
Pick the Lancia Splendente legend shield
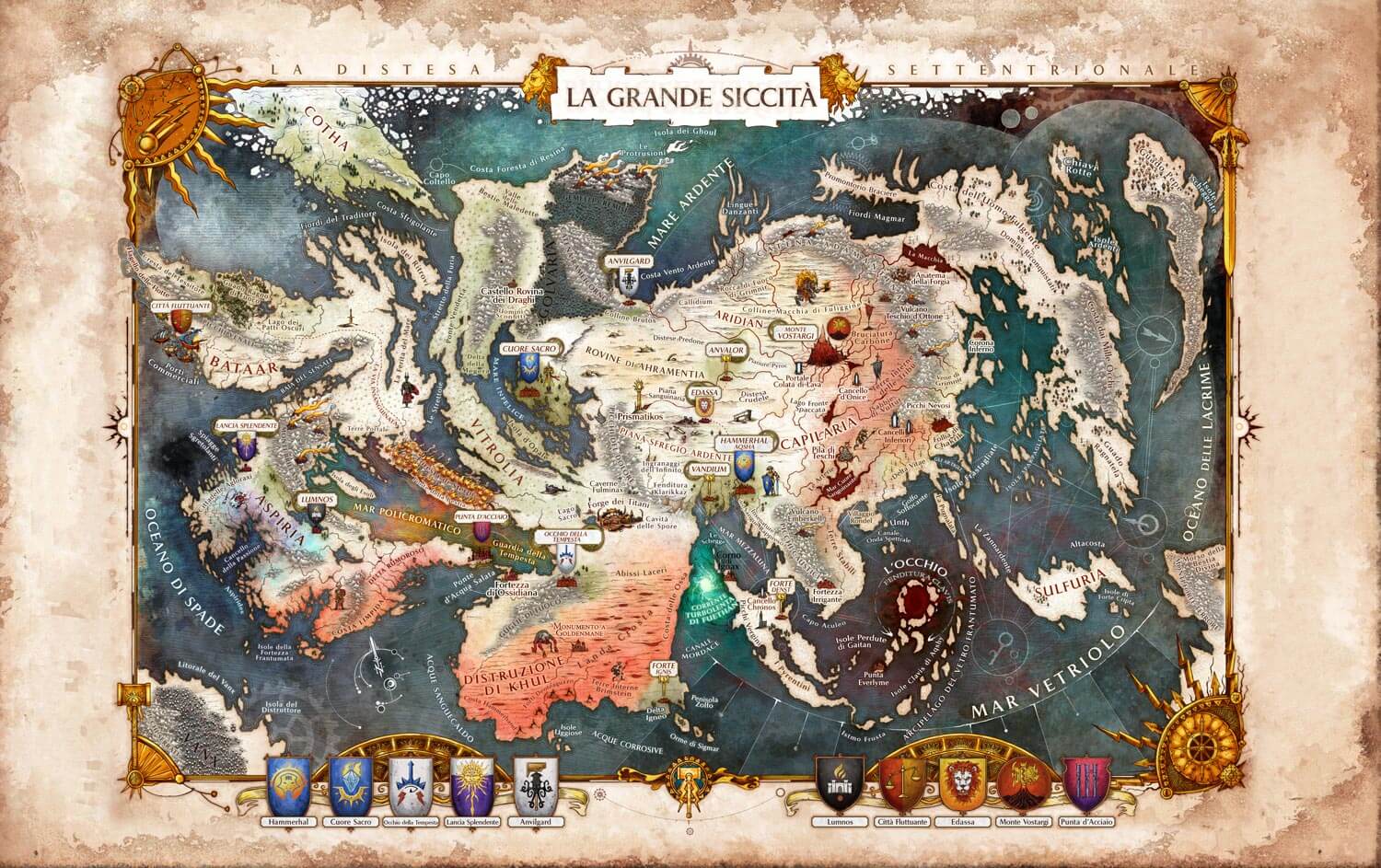tap(475, 785)
